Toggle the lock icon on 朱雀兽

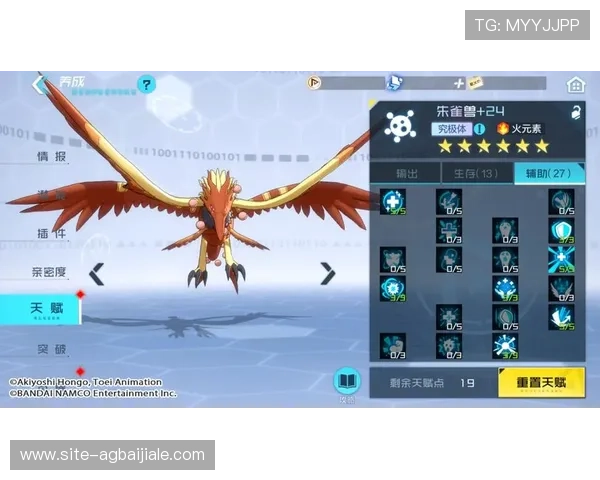tap(576, 113)
